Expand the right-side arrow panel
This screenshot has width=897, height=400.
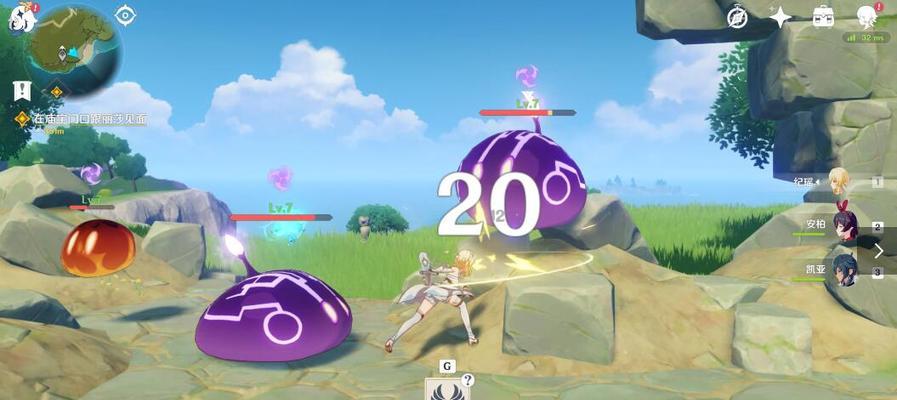coord(879,250)
